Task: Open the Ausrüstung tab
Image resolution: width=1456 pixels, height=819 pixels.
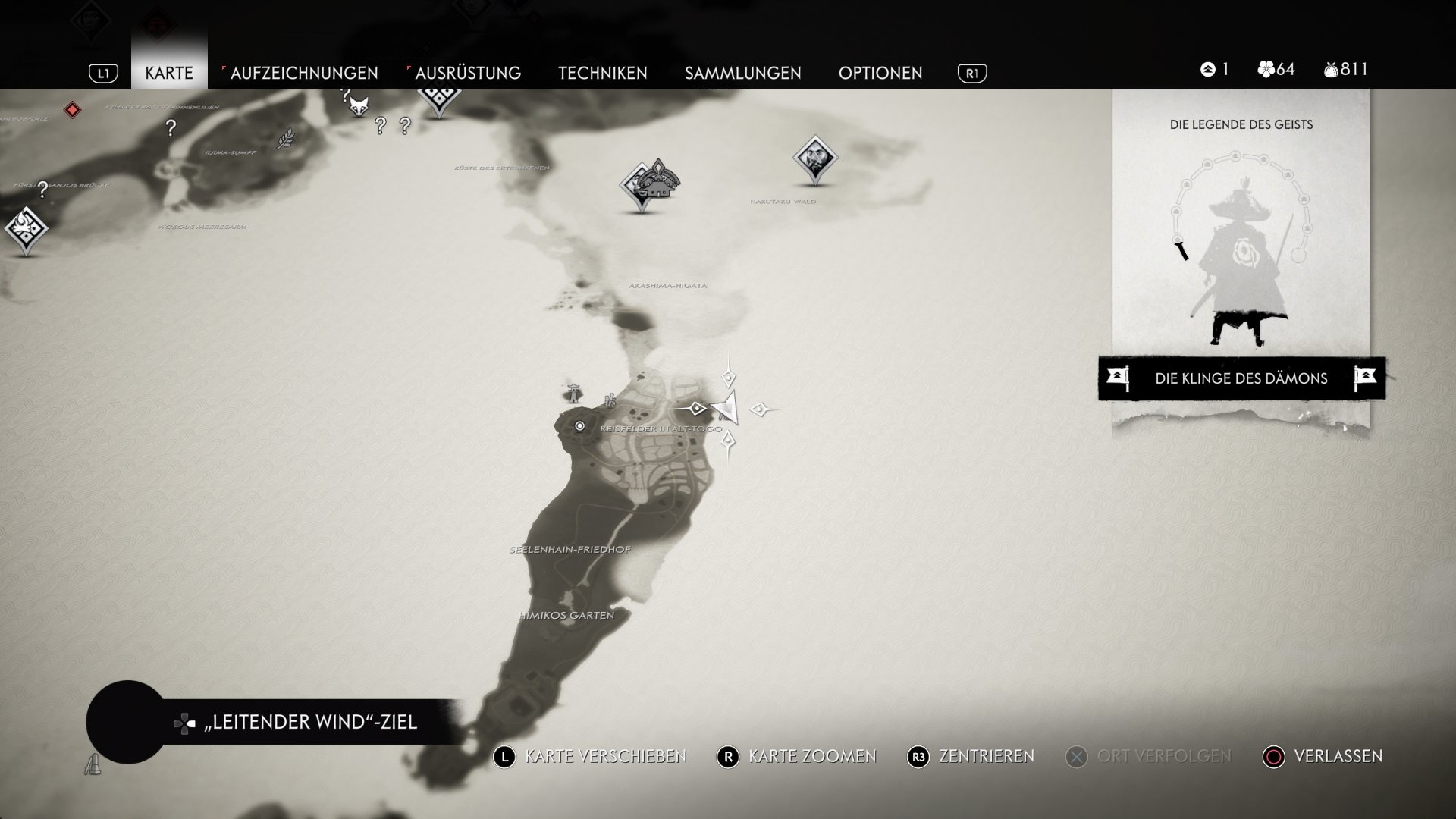Action: click(467, 73)
